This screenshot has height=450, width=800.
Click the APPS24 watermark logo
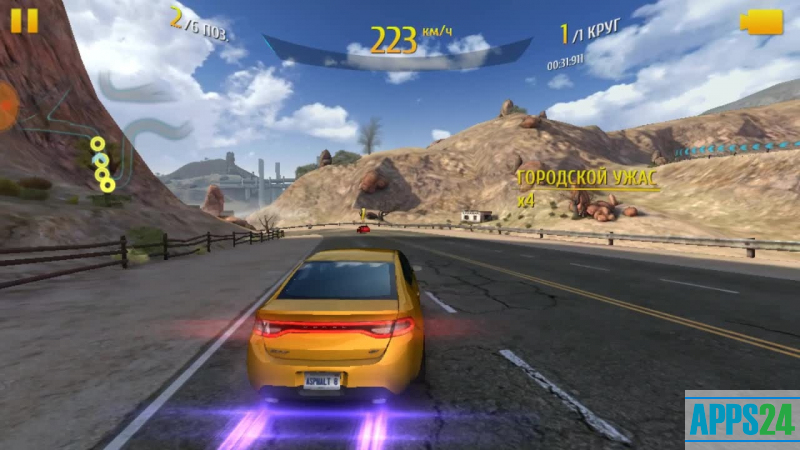tap(741, 420)
